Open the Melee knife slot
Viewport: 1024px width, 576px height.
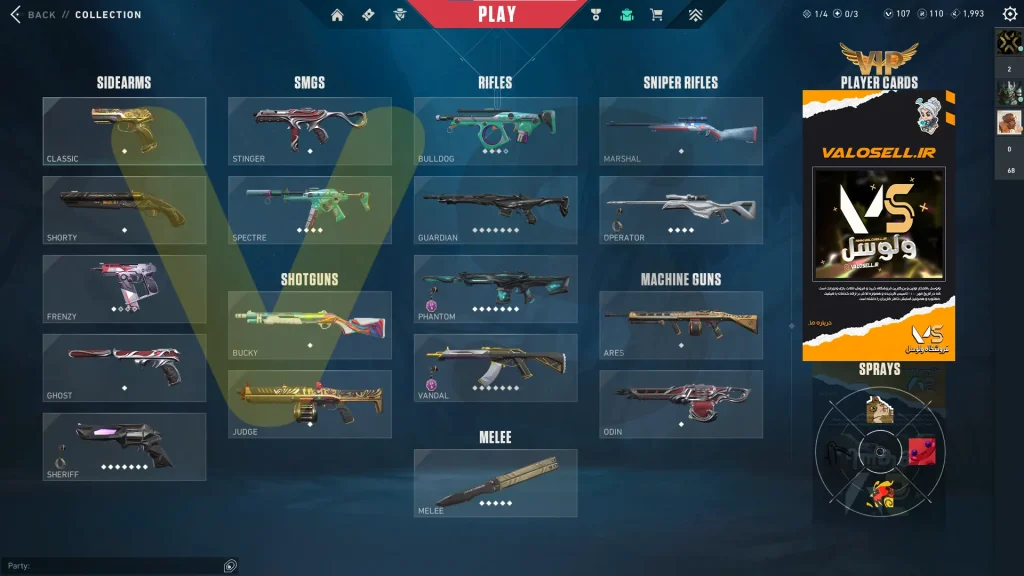[x=495, y=483]
